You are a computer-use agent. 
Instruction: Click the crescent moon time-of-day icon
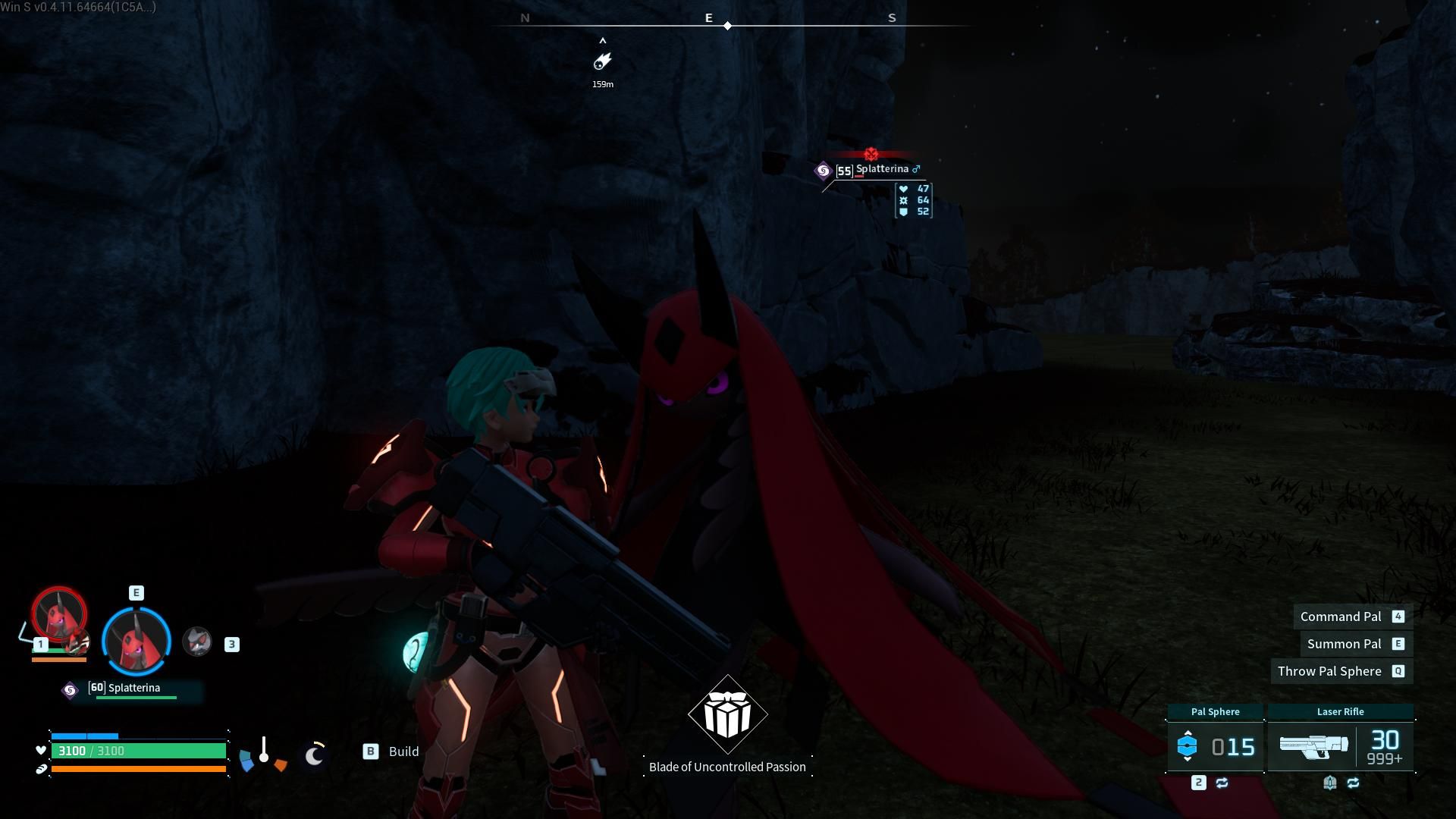click(x=314, y=756)
